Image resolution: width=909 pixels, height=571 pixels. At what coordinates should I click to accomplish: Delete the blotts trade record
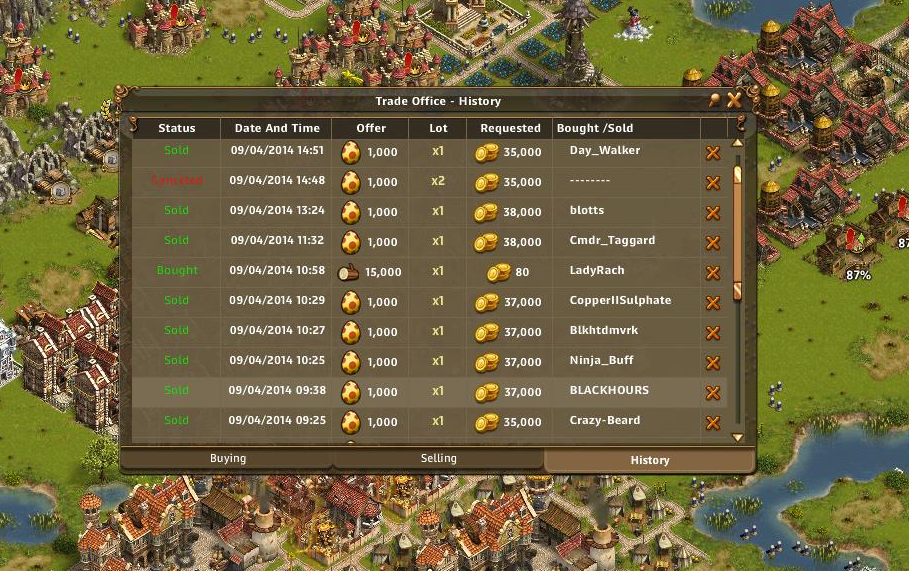(713, 213)
